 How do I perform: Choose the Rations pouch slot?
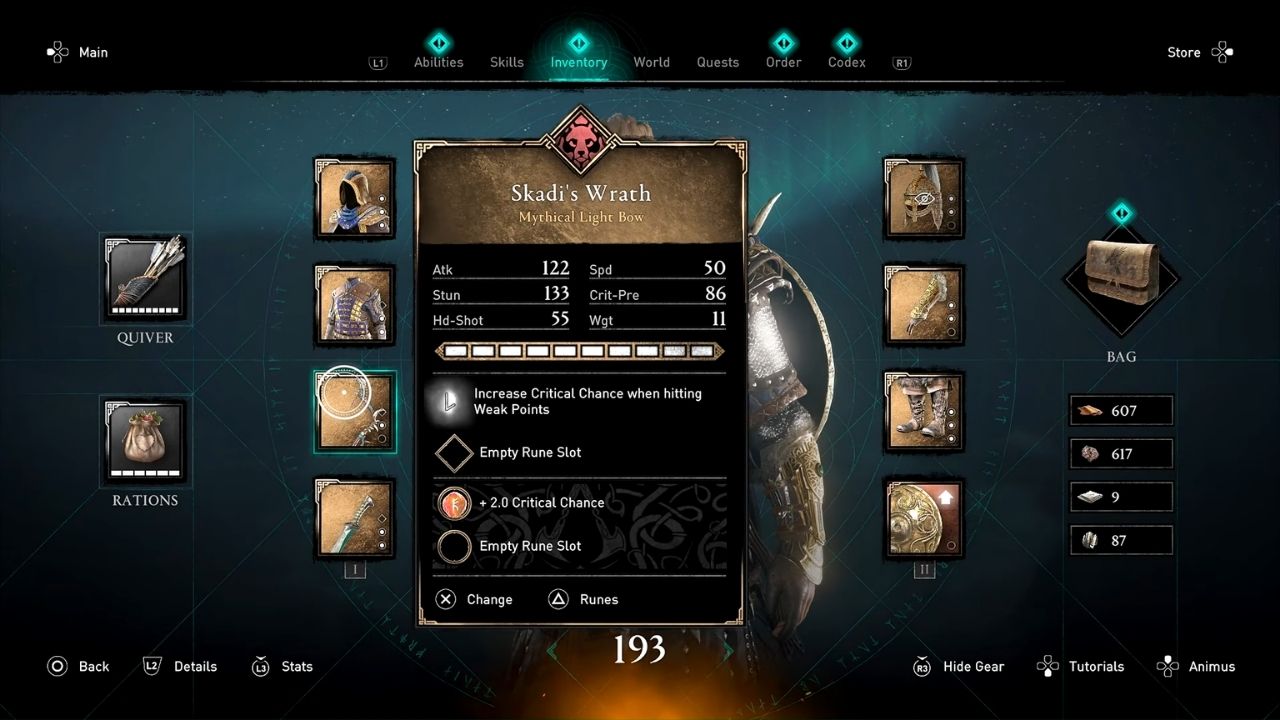point(145,440)
